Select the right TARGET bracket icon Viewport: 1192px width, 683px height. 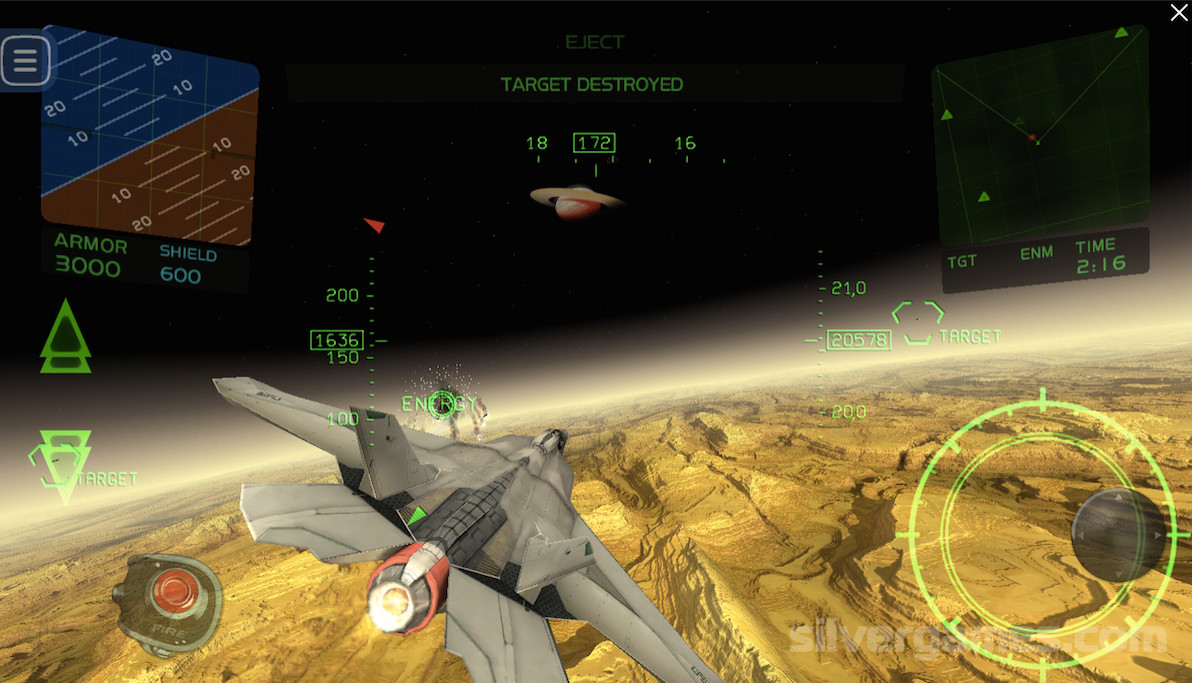918,324
